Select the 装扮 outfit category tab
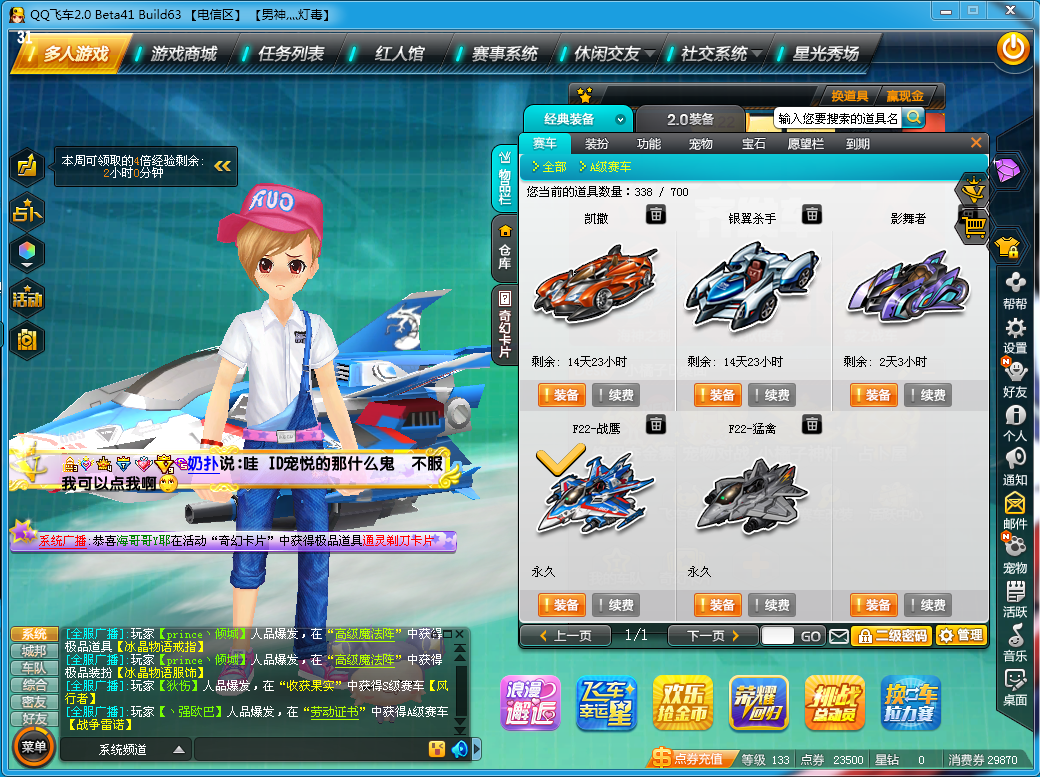The width and height of the screenshot is (1040, 777). coord(596,144)
